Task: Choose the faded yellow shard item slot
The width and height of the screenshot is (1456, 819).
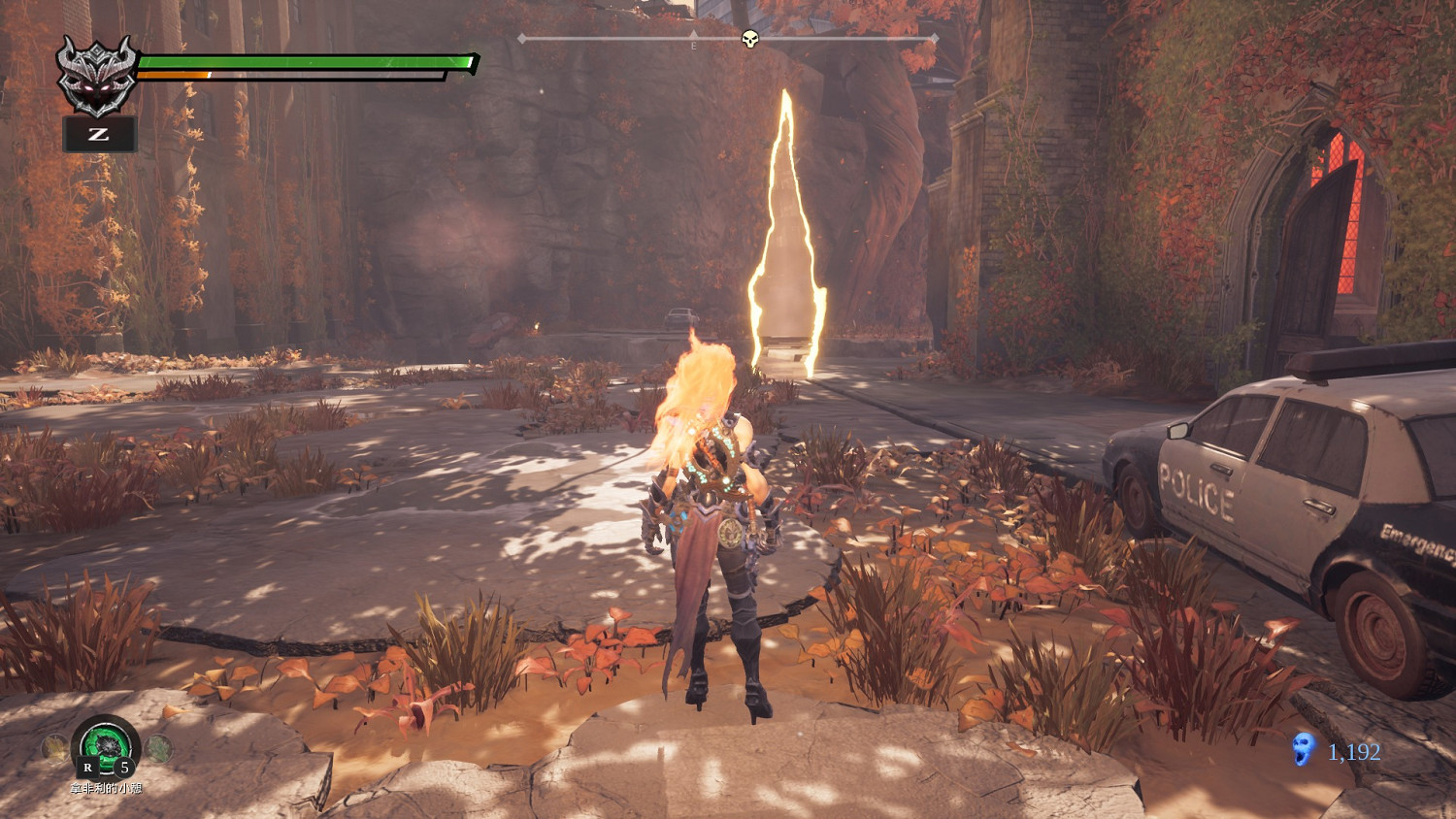Action: 54,747
